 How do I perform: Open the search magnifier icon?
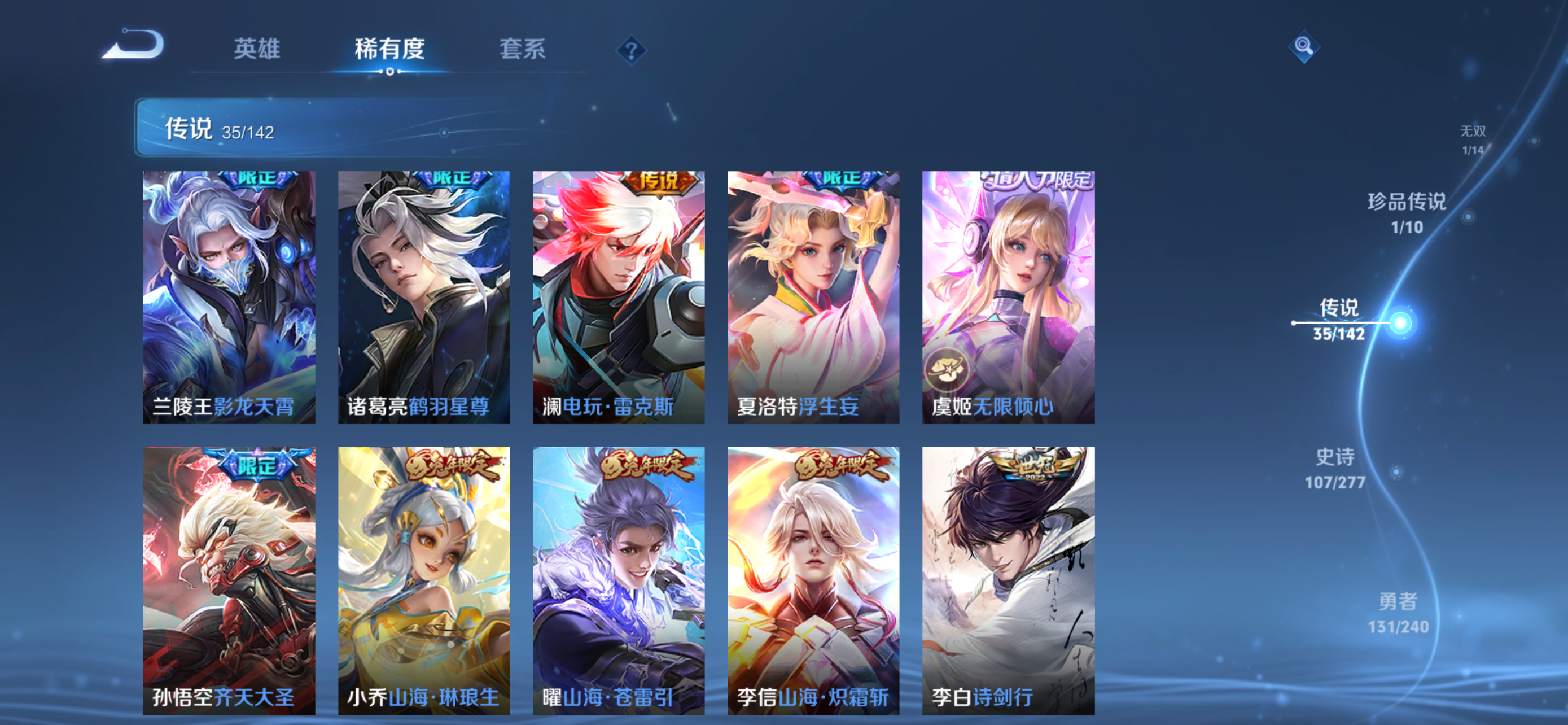[x=1304, y=47]
